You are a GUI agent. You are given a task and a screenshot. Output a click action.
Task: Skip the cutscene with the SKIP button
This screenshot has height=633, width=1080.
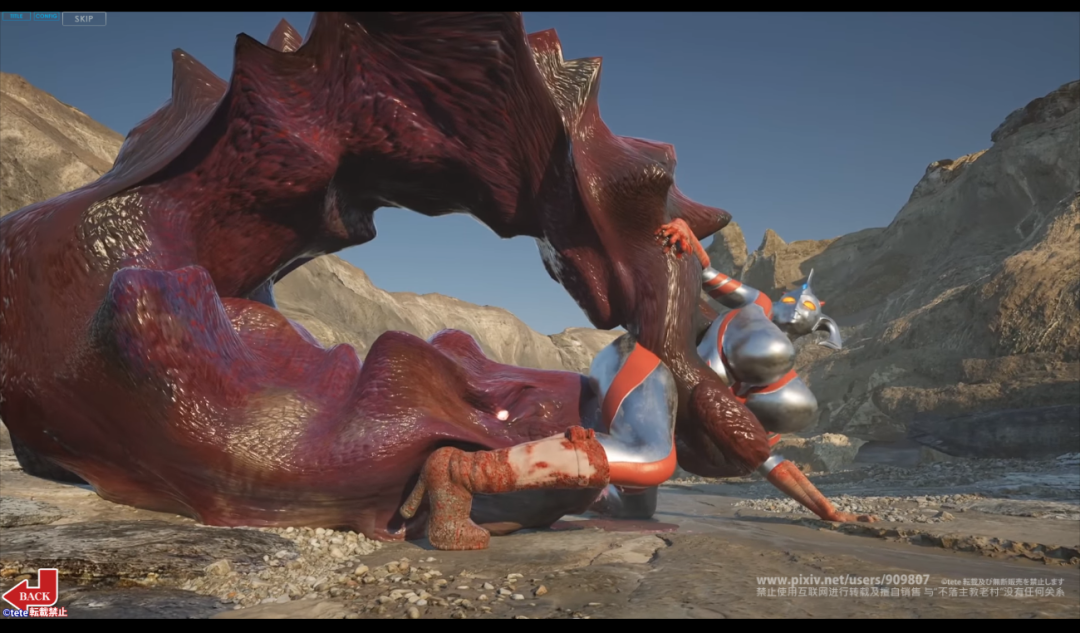(x=84, y=19)
